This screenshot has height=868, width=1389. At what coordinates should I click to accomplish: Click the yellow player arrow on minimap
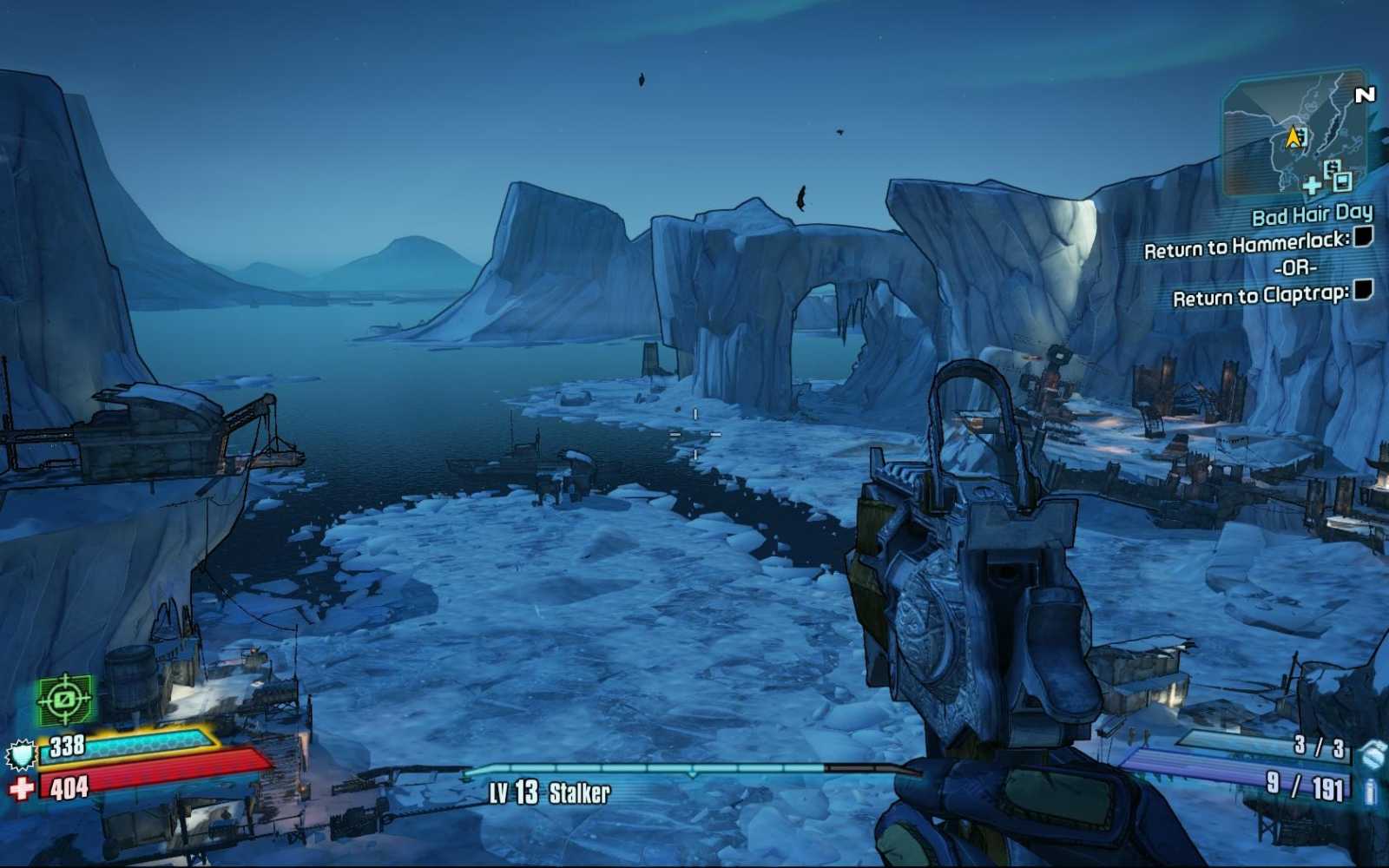[1294, 137]
